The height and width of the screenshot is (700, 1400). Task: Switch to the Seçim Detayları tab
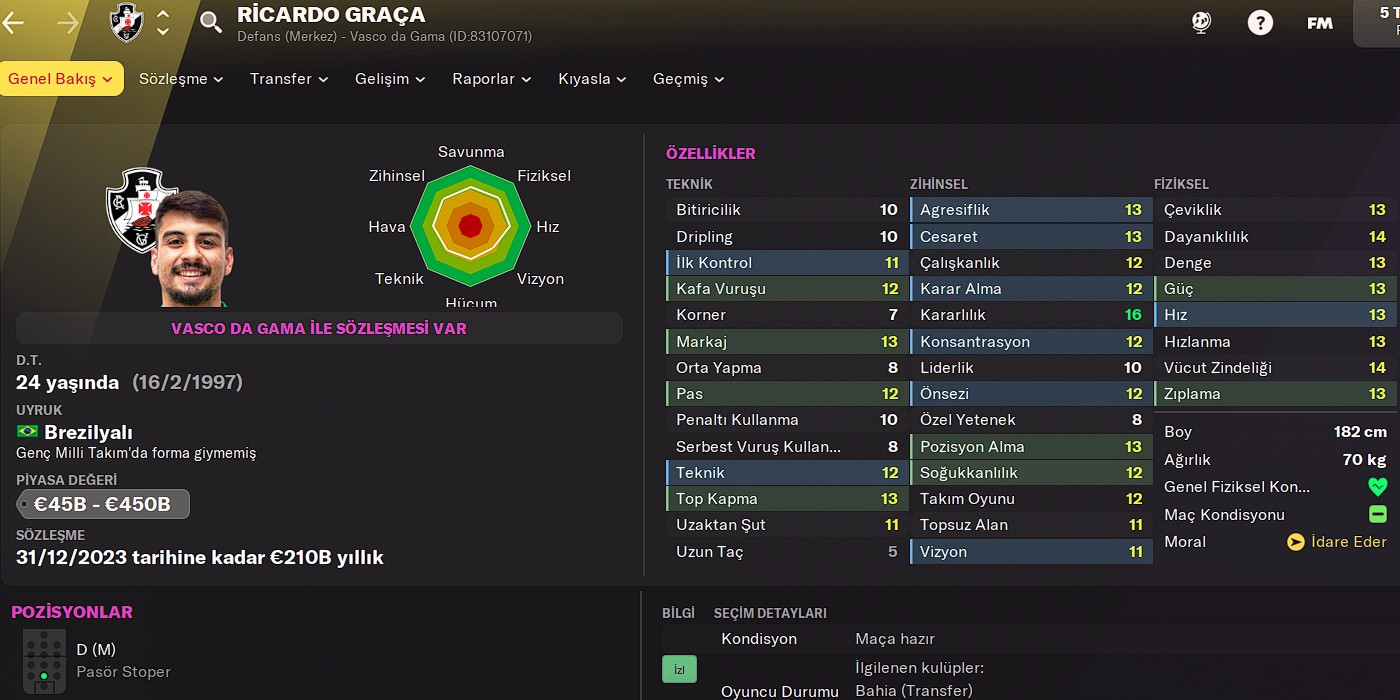770,613
